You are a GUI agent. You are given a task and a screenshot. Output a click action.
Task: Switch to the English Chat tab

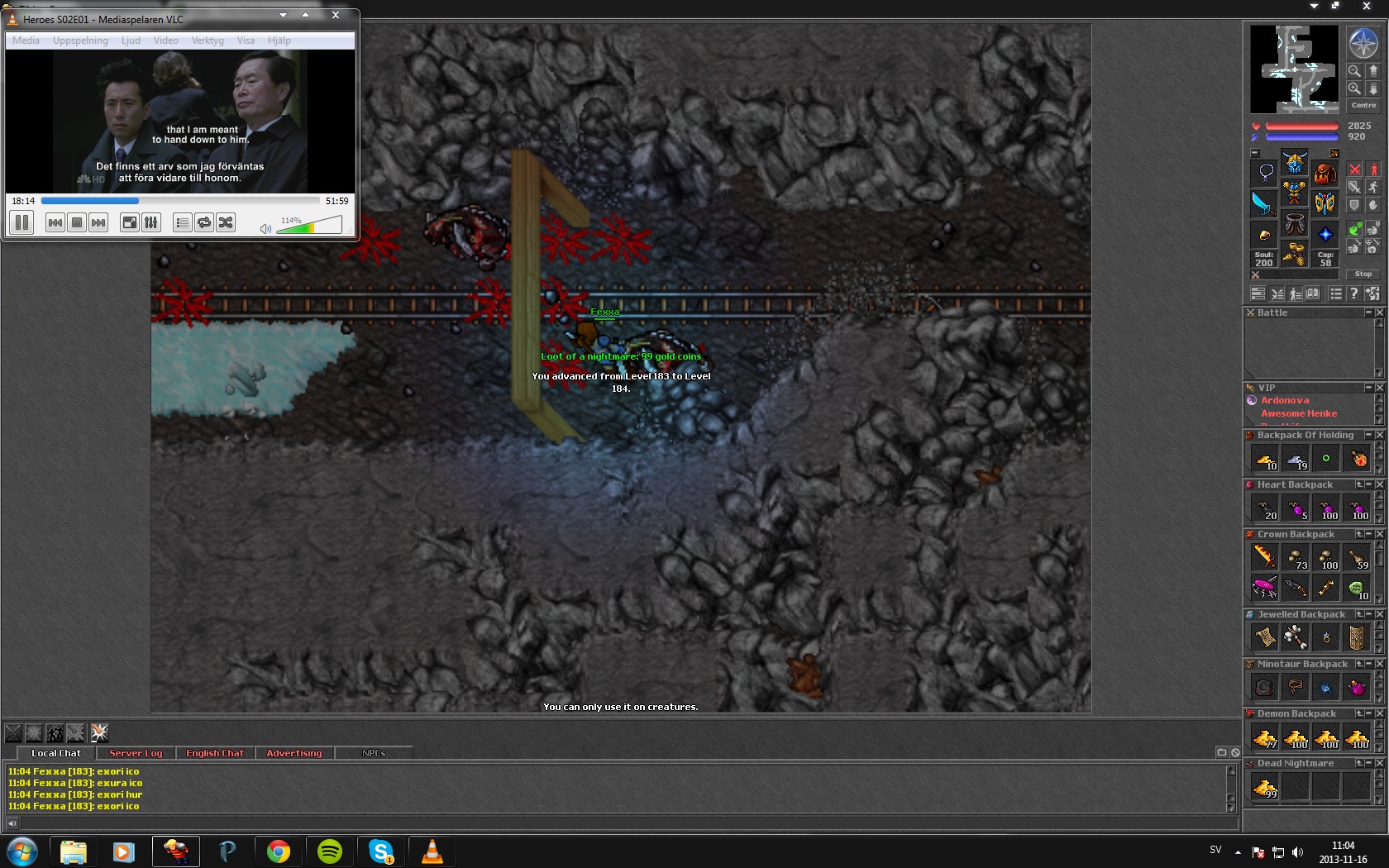click(215, 753)
